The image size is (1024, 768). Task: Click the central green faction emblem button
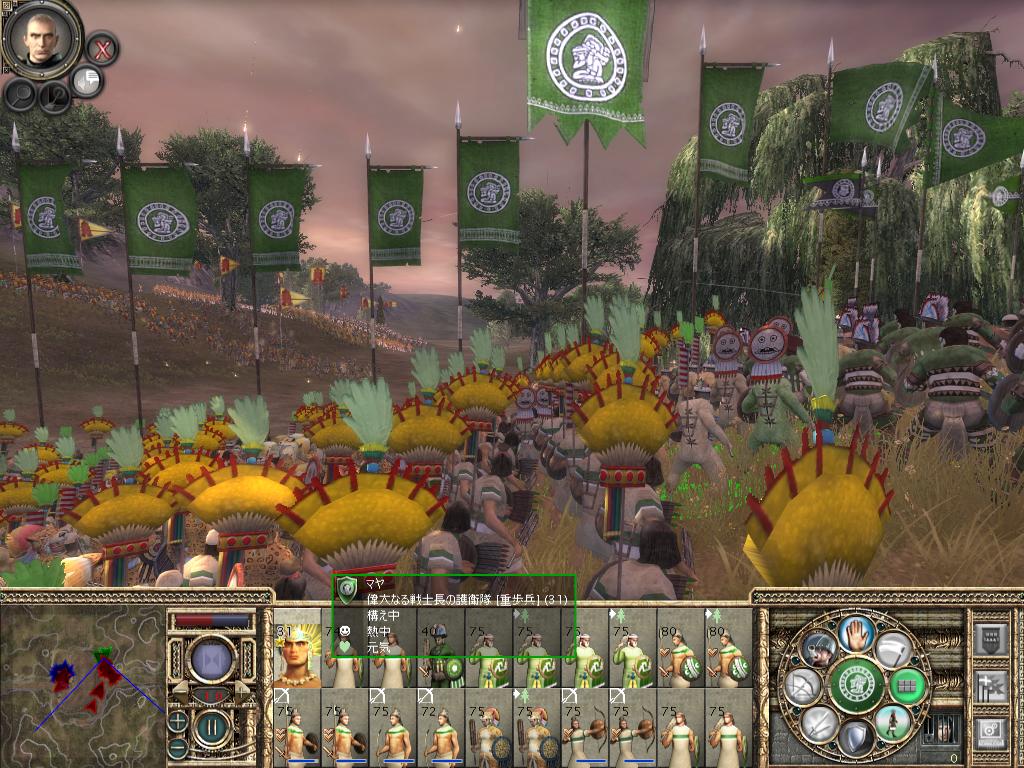[856, 686]
